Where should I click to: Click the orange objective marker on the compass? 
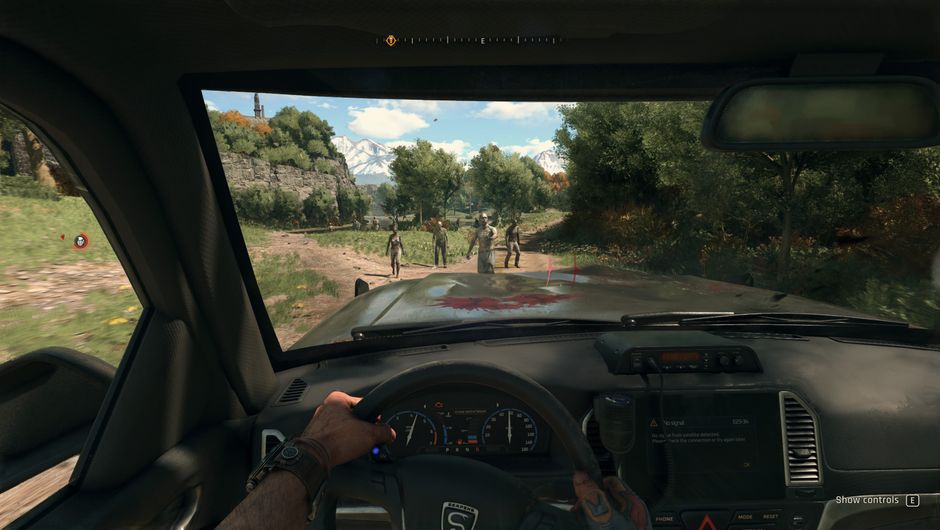(x=390, y=40)
